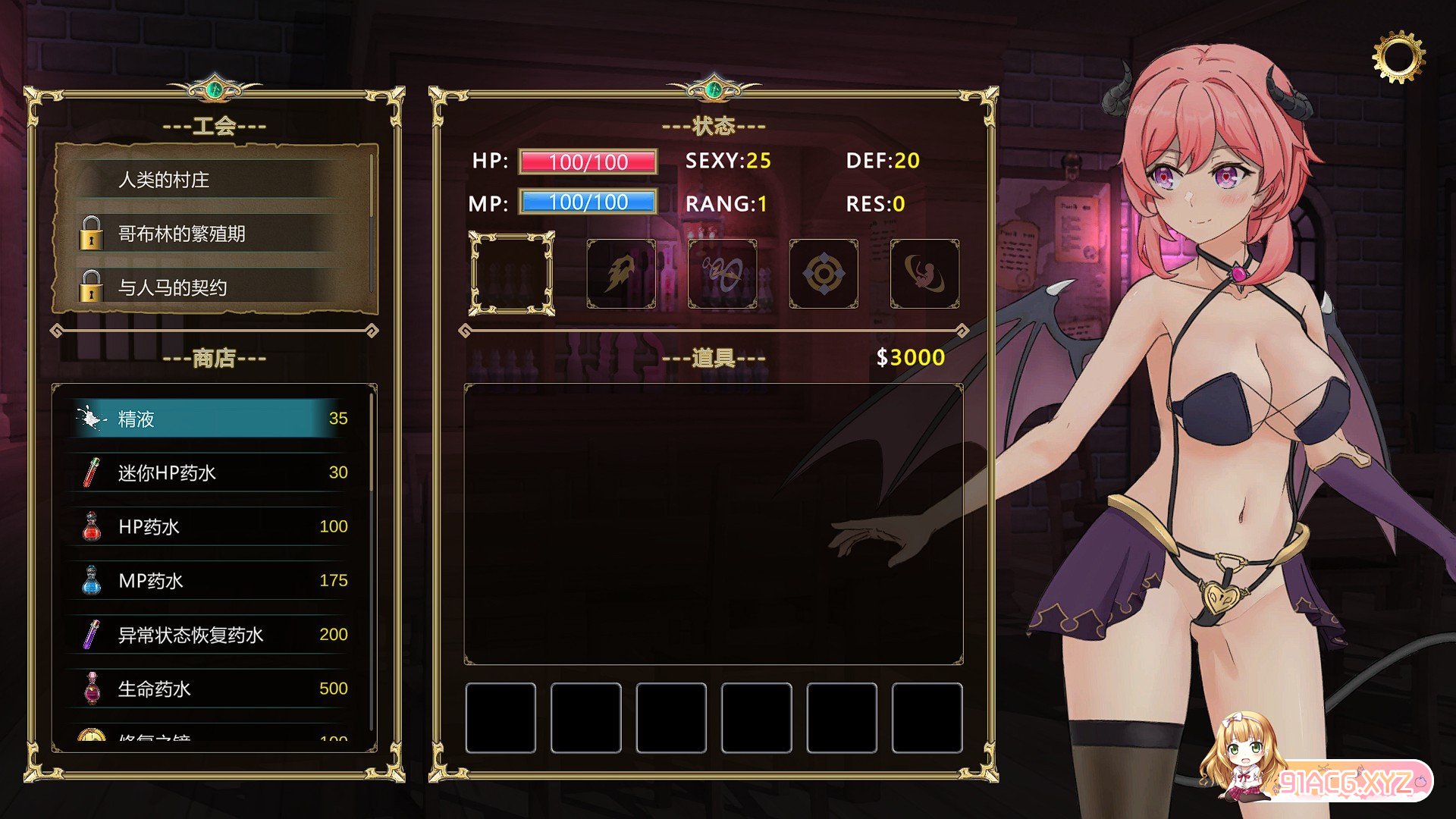1456x819 pixels.
Task: Choose the crosshair target skill icon
Action: [824, 274]
